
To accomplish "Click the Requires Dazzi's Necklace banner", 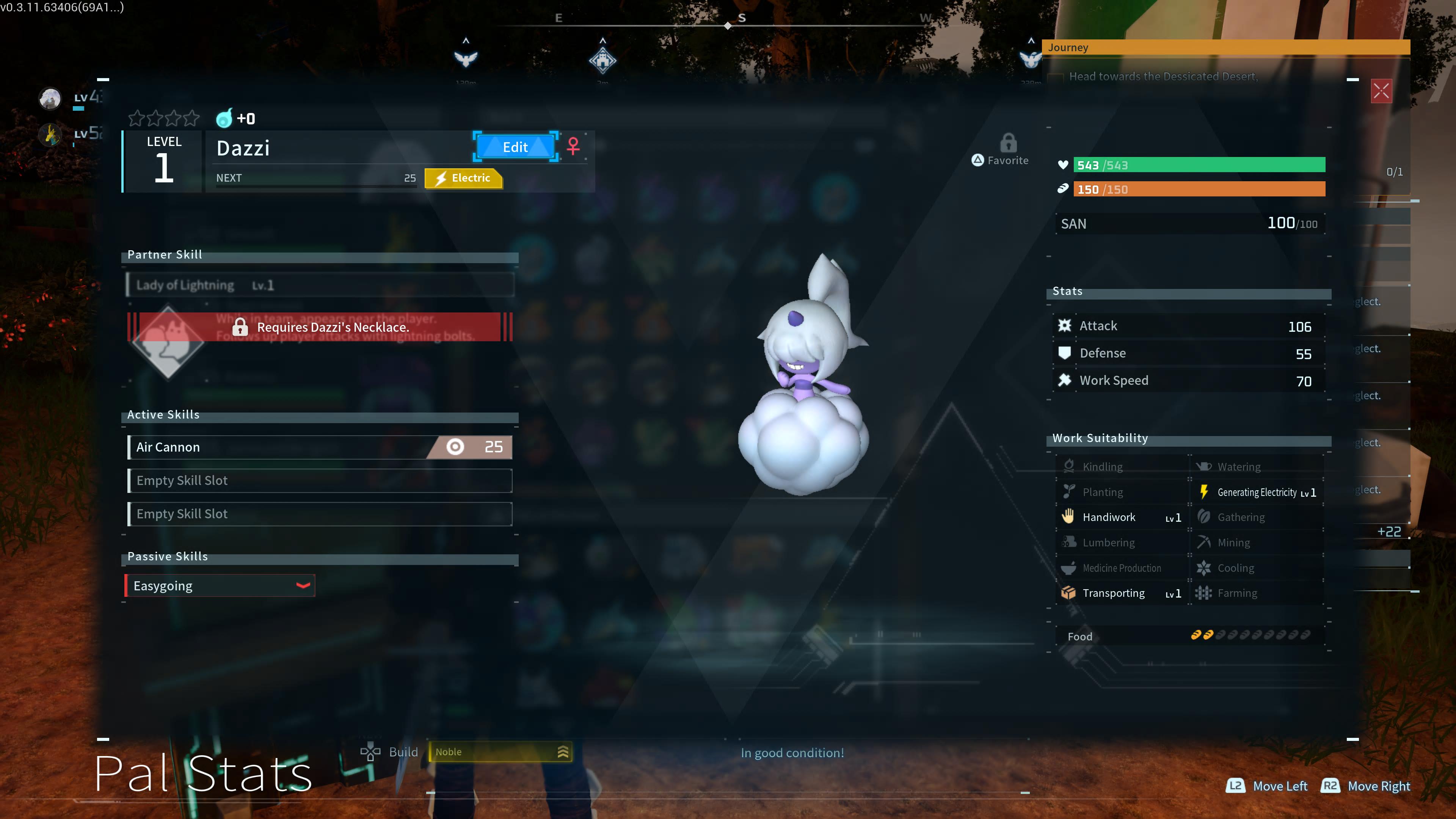I will click(320, 327).
